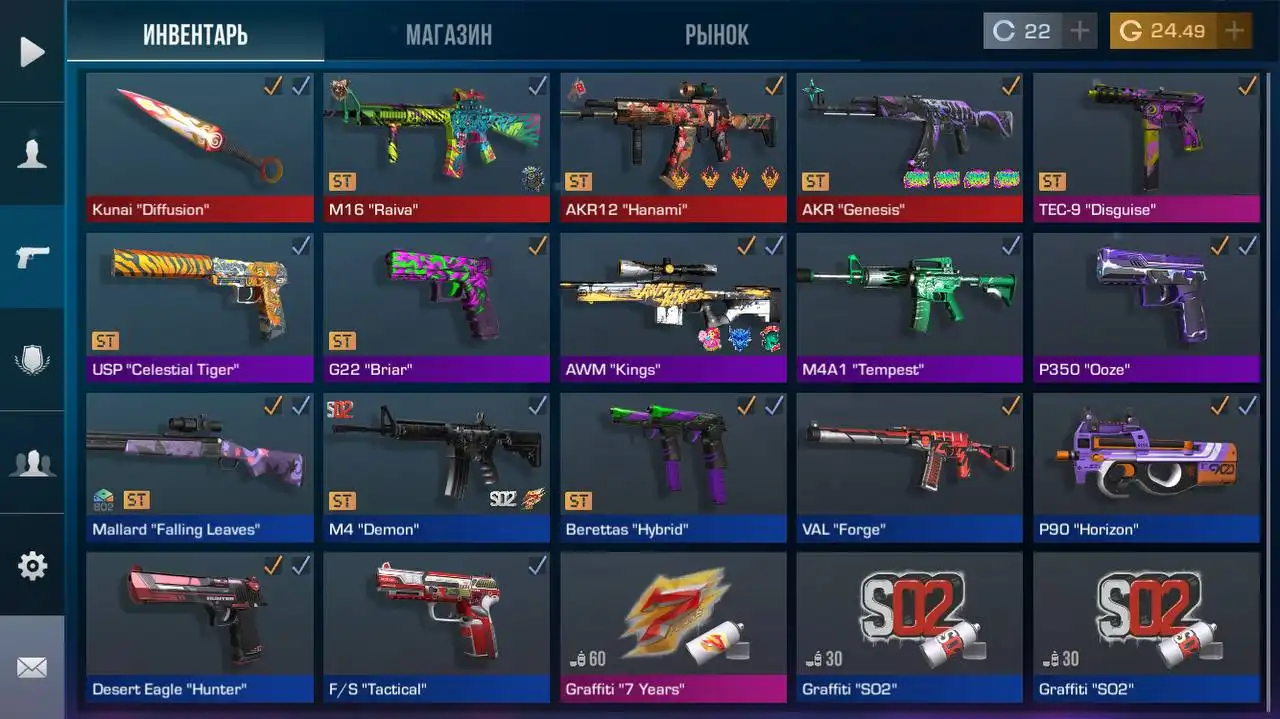Click the play arrow in the sidebar

[32, 51]
